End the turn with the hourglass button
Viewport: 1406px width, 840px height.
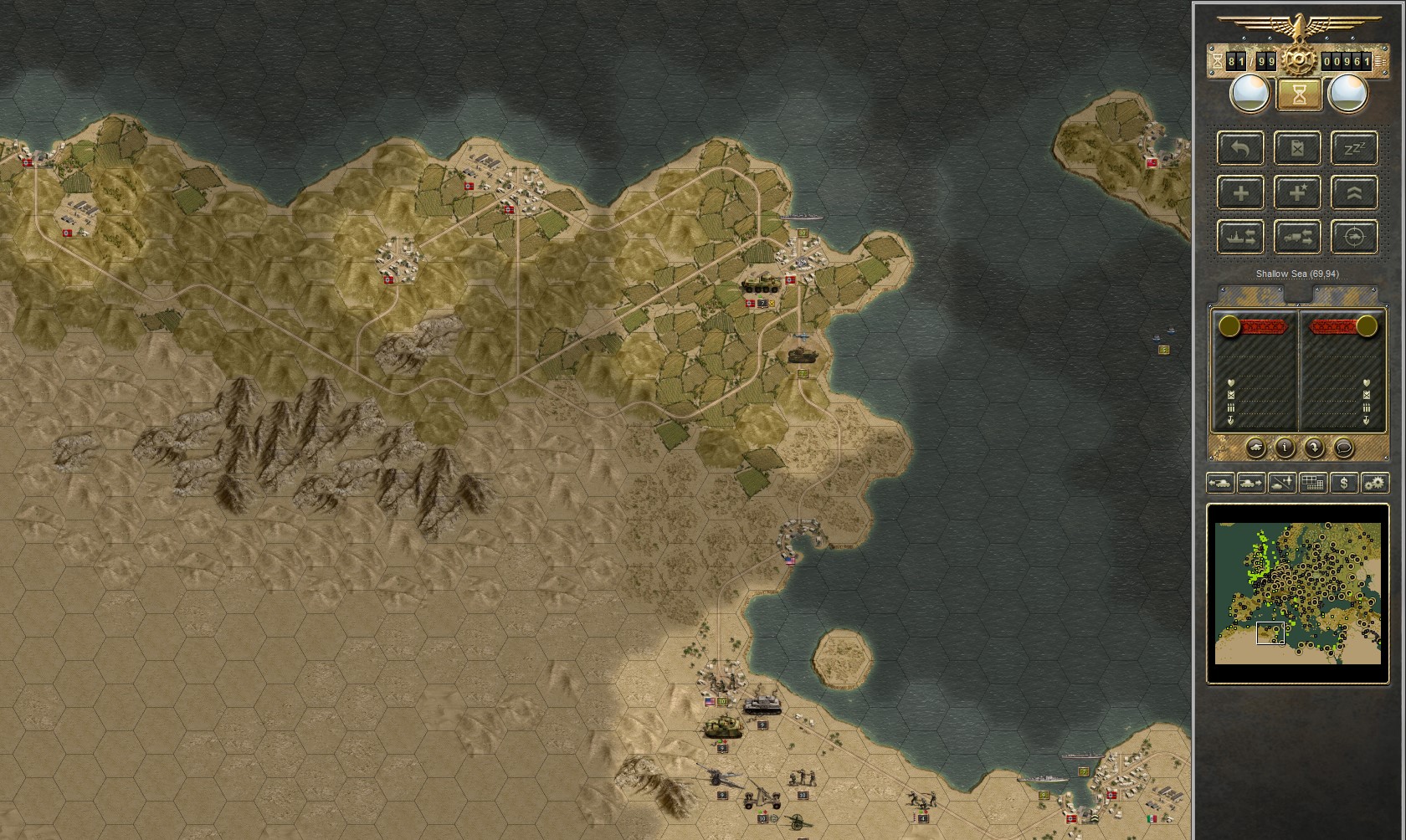coord(1298,95)
